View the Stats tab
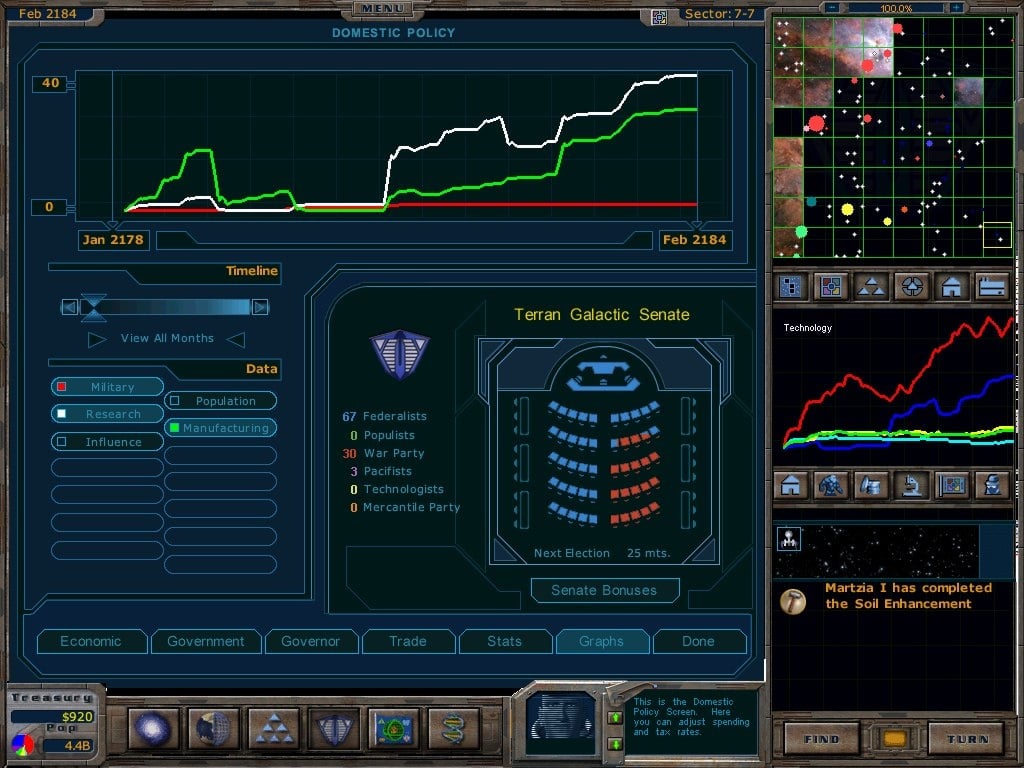 tap(504, 641)
